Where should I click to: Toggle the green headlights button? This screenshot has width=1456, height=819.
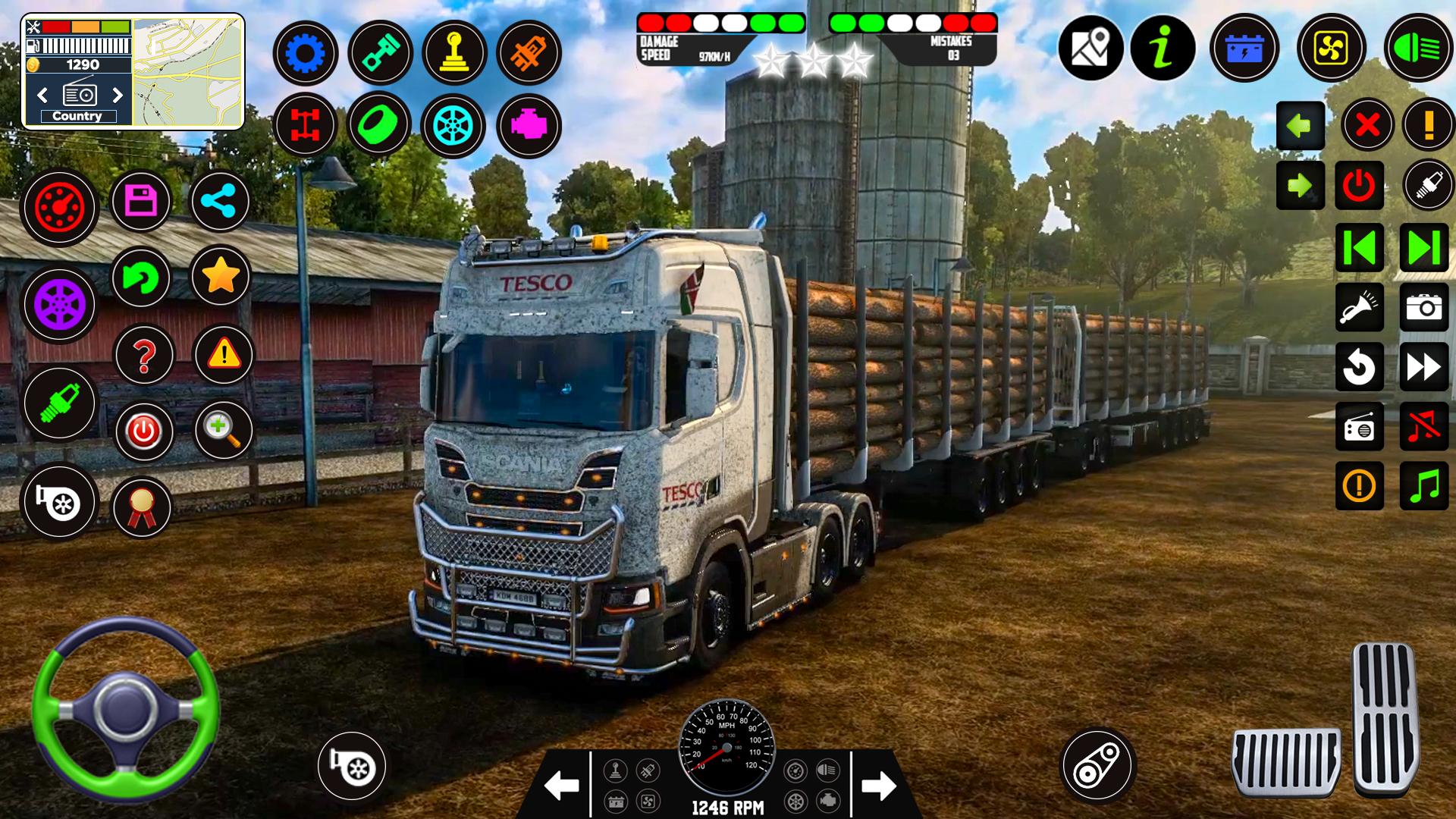(1417, 49)
